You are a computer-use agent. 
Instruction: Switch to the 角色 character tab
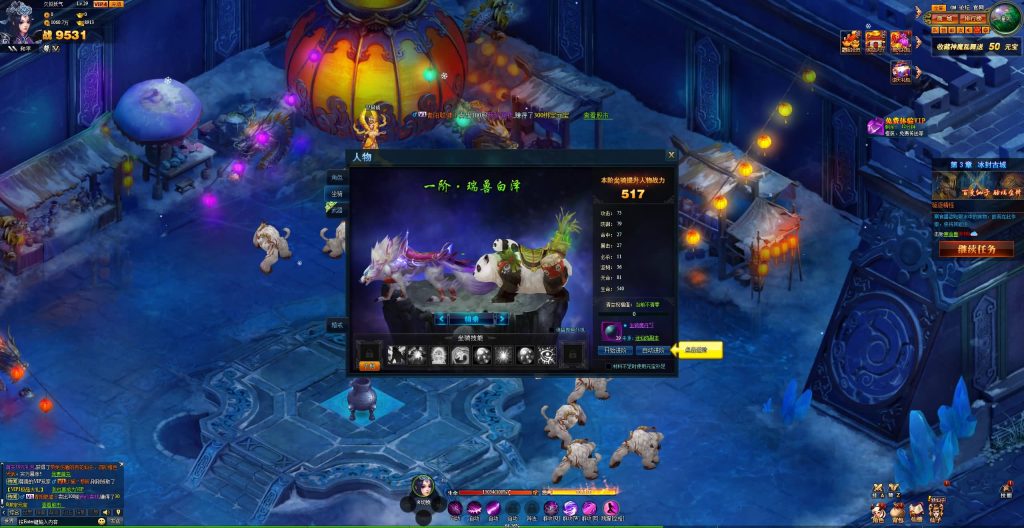point(337,177)
